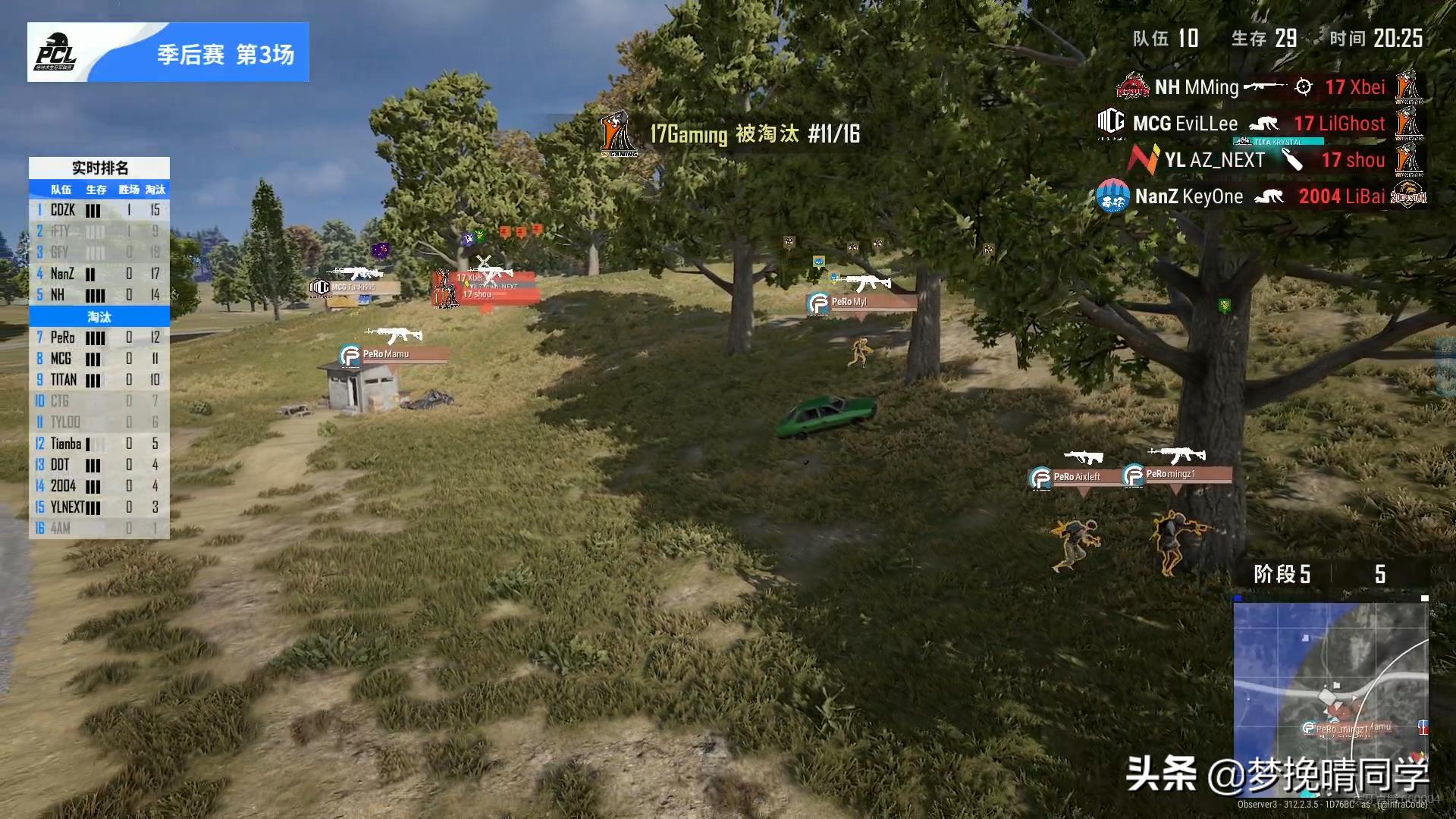Open the YL AZ_NEXT kill feed entry
The height and width of the screenshot is (819, 1456).
click(x=1275, y=160)
